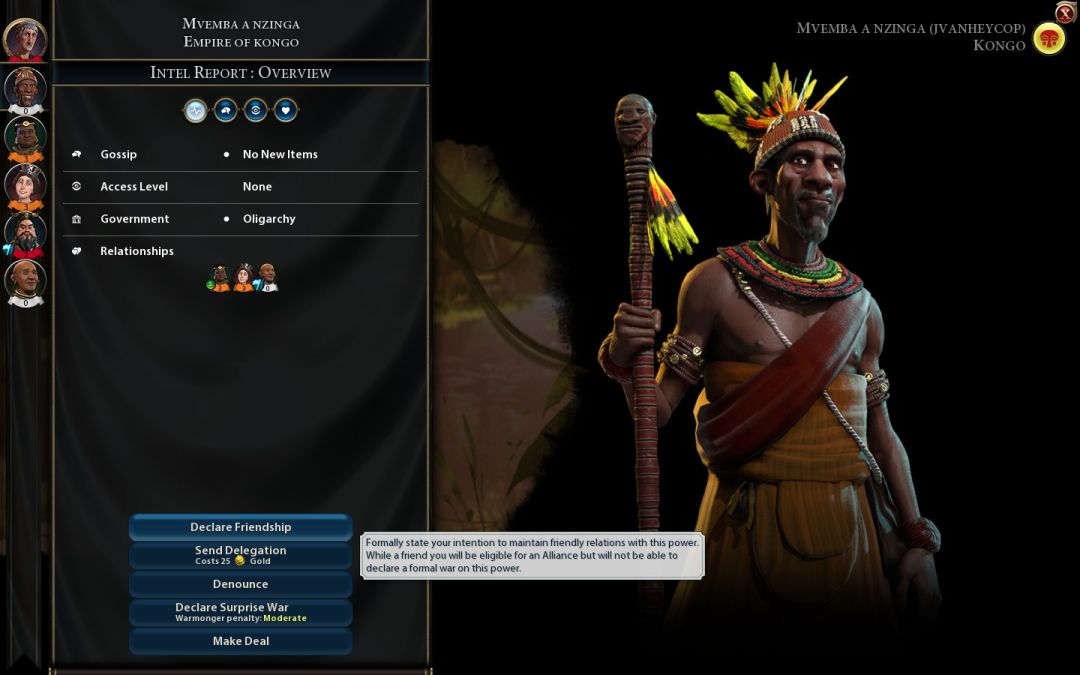Open the Make Deal screen
Screen dimensions: 1080x675
click(x=240, y=641)
